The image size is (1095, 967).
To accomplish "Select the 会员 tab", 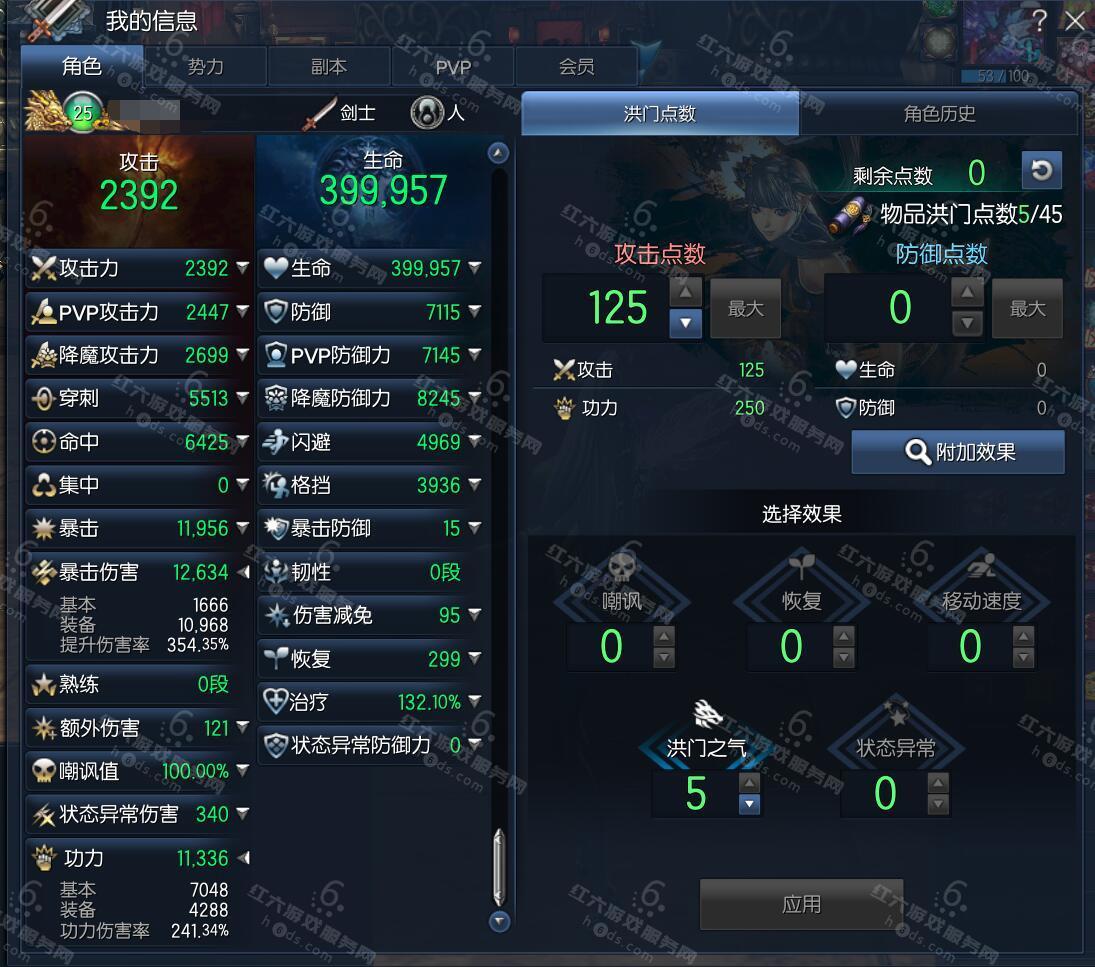I will point(576,67).
